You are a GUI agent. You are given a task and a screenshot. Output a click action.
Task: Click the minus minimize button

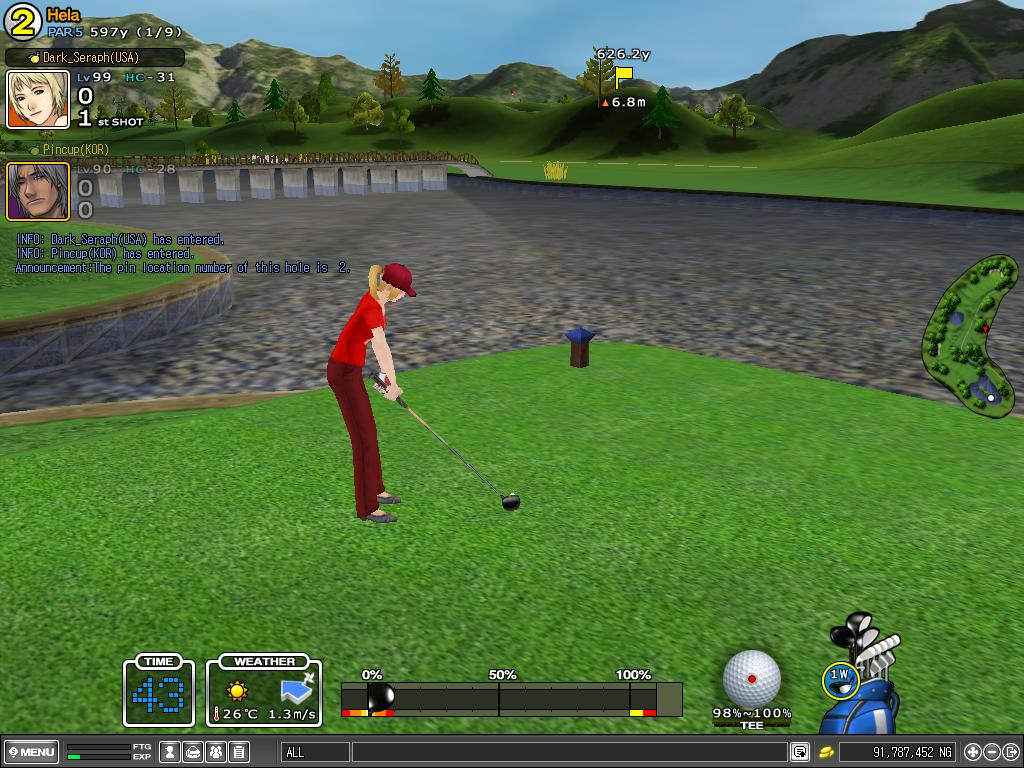992,752
